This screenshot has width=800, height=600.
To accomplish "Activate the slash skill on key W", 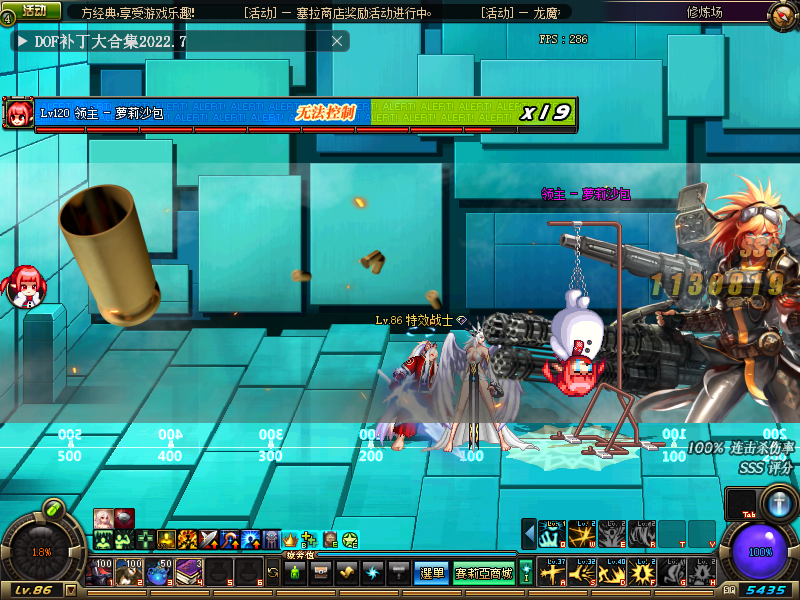I will pyautogui.click(x=583, y=534).
